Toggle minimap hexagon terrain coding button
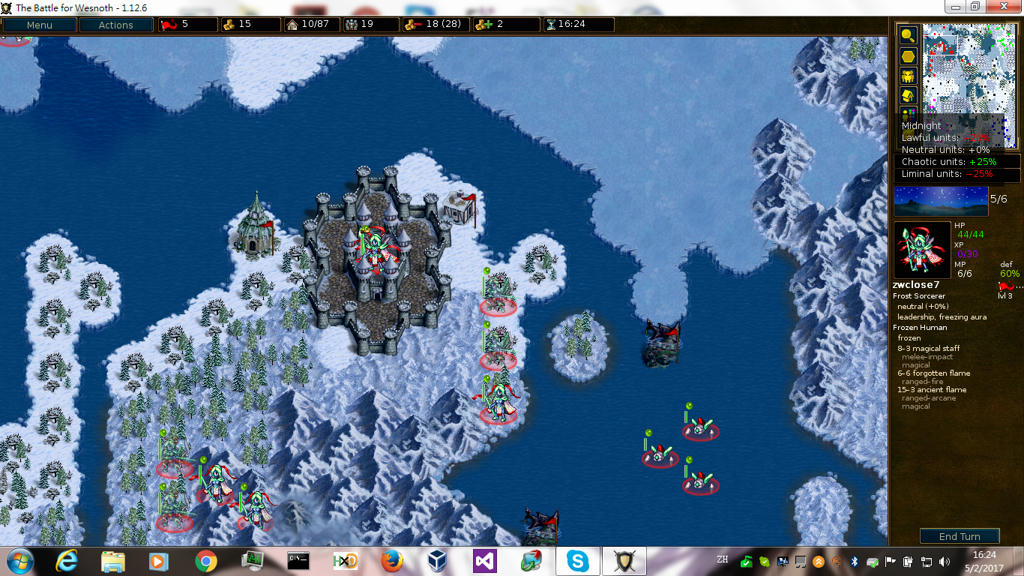The height and width of the screenshot is (576, 1024). click(x=907, y=56)
